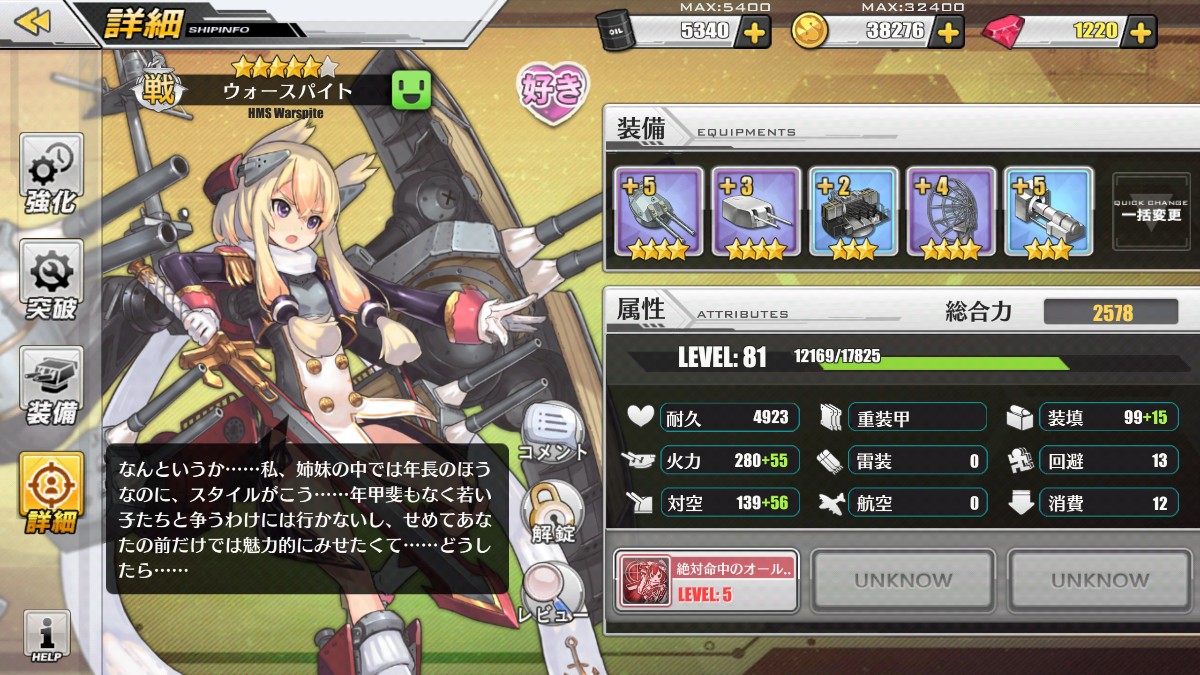Open the HELP info button

[x=47, y=637]
